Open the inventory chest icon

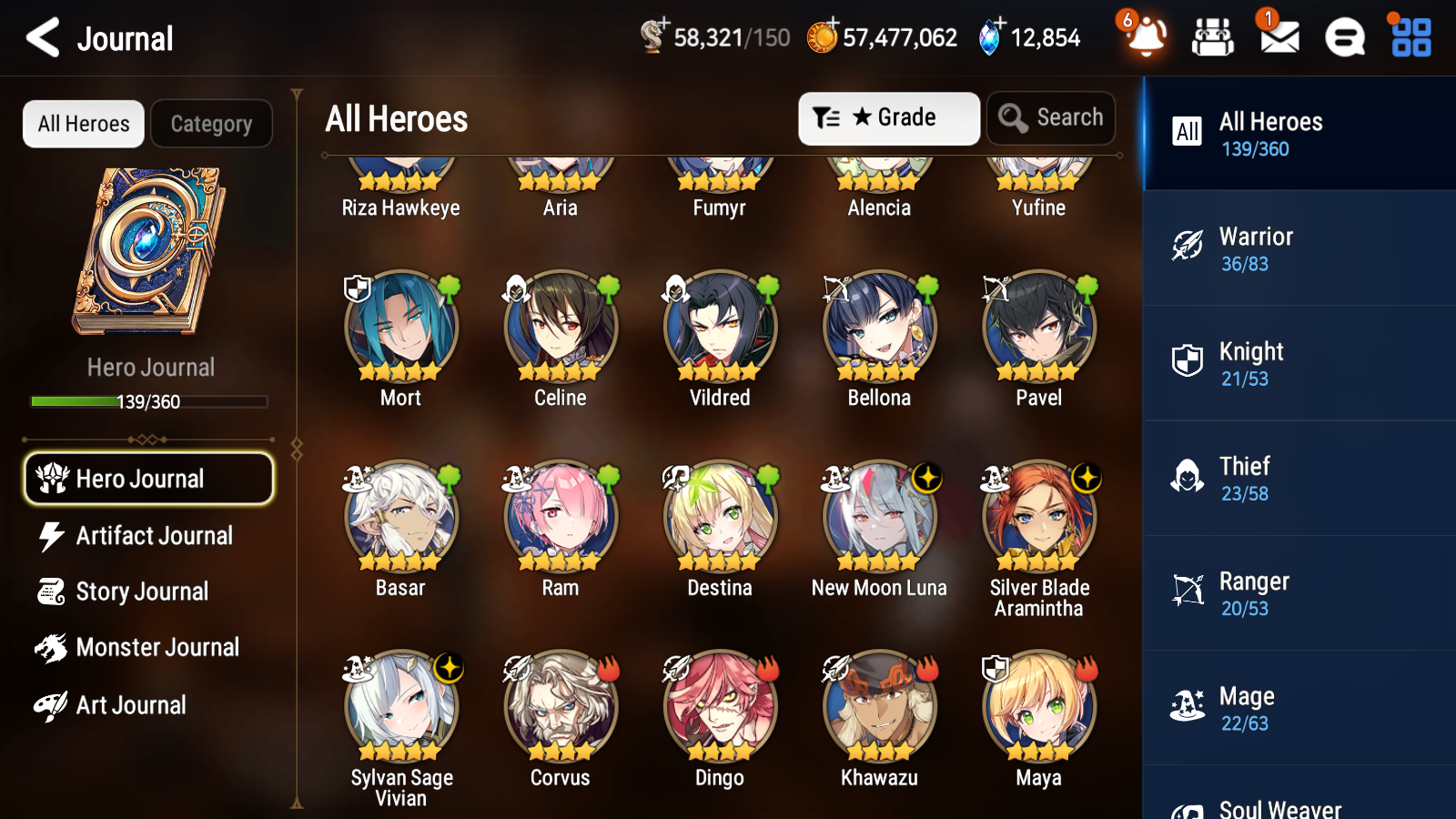pyautogui.click(x=1213, y=37)
